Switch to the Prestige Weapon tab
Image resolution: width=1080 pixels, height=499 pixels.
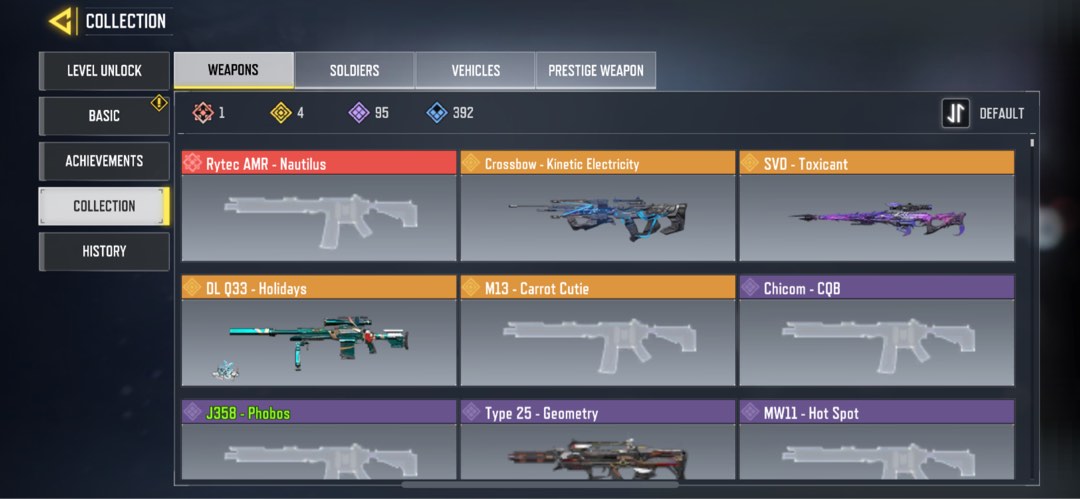coord(596,71)
